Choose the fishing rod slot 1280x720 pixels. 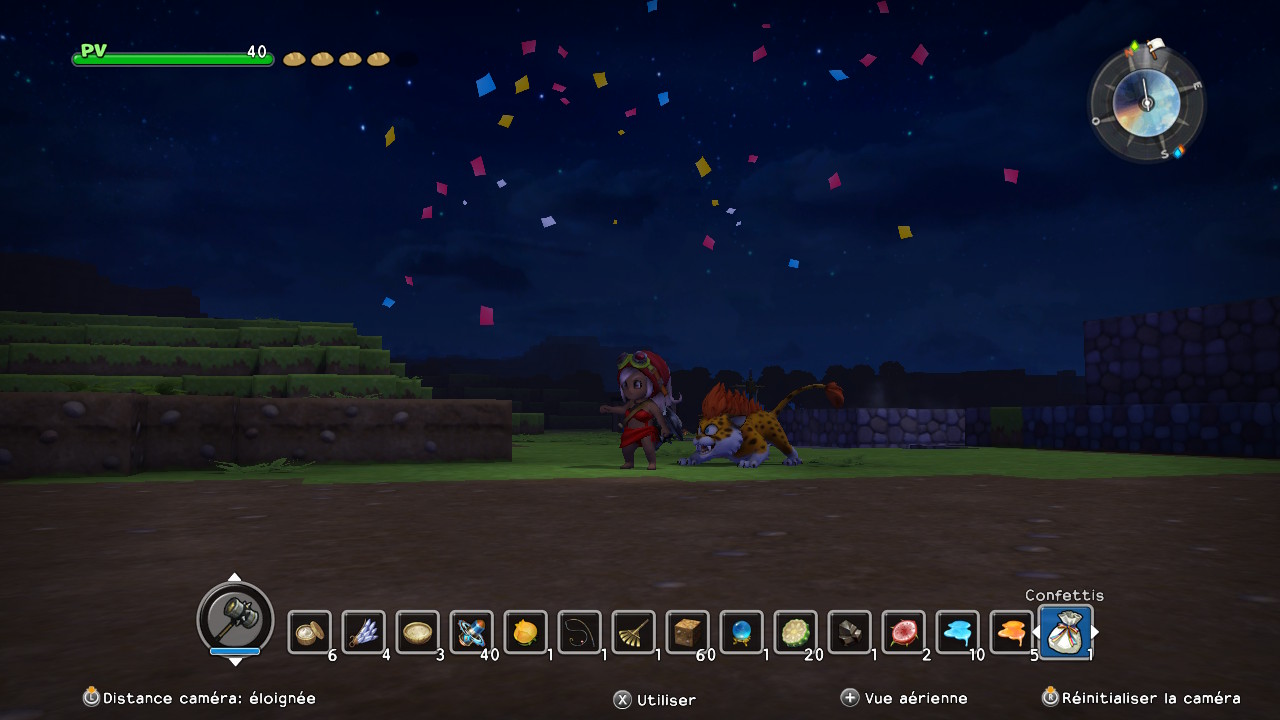[580, 632]
